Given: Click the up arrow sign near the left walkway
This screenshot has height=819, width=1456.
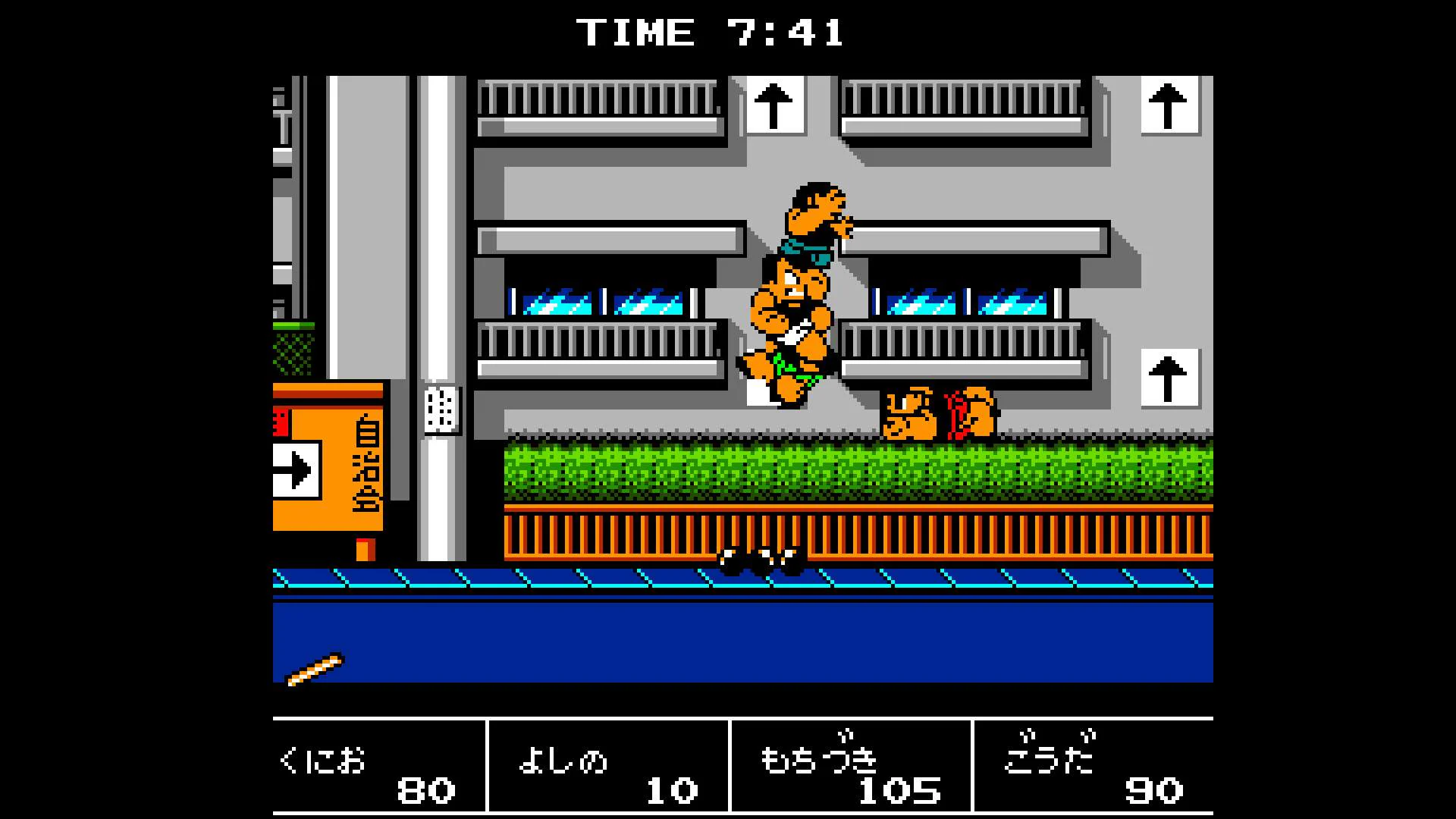Looking at the screenshot, I should [x=775, y=106].
